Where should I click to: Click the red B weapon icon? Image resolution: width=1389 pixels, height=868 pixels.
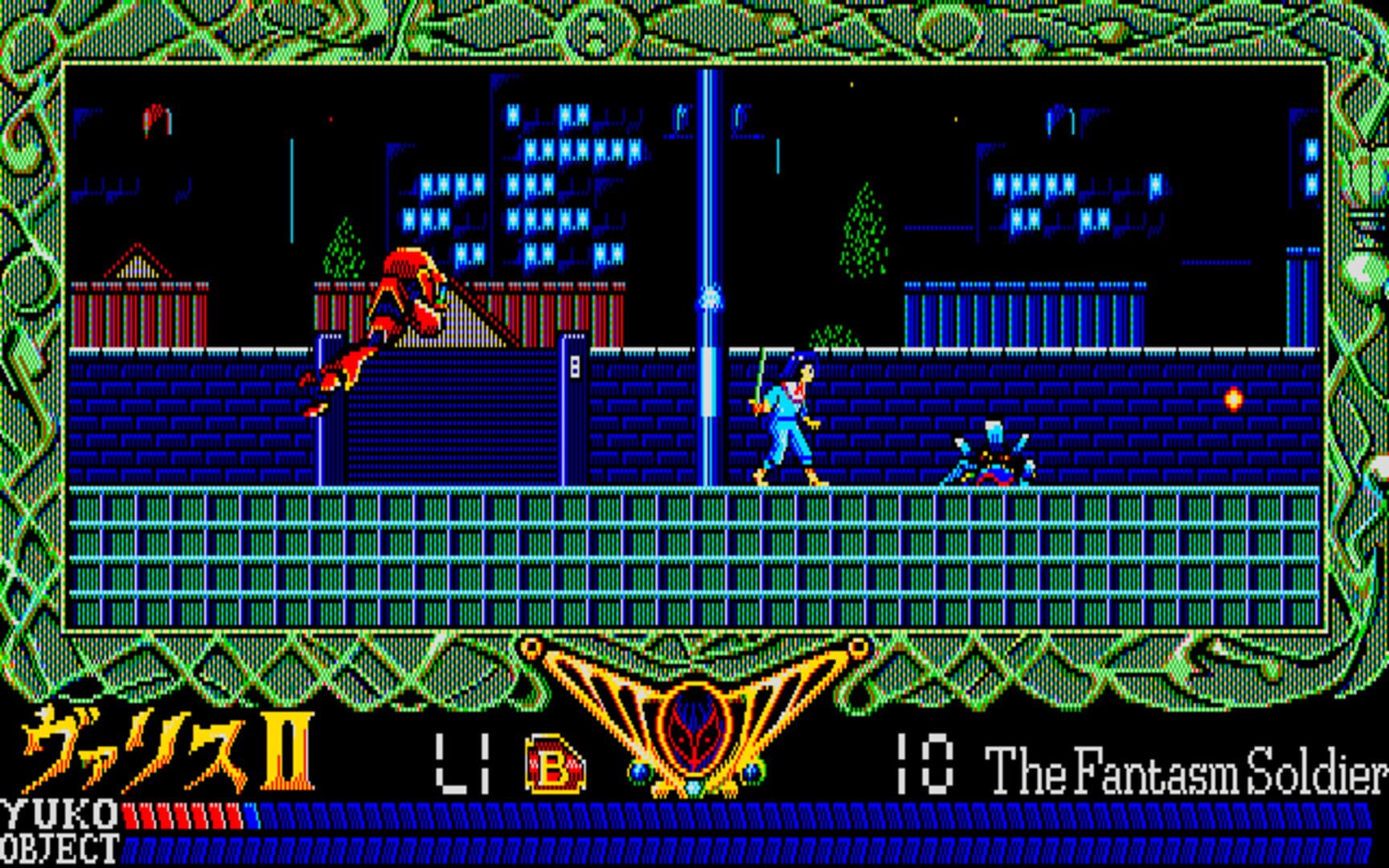554,766
